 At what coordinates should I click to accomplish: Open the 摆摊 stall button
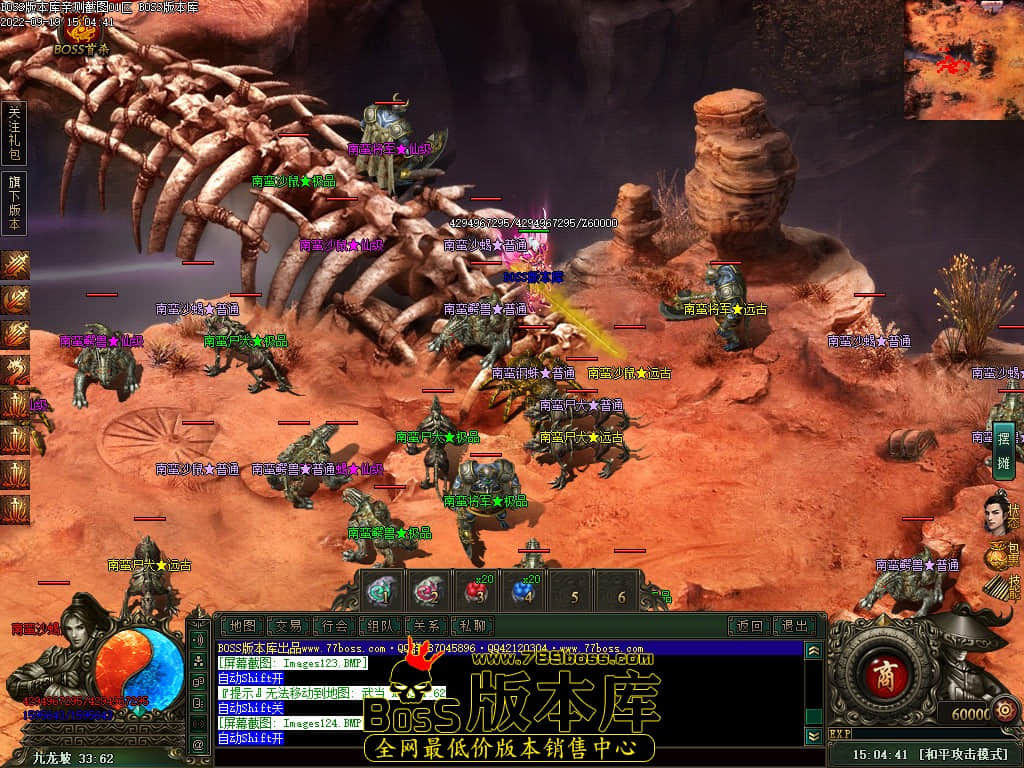(x=1003, y=449)
